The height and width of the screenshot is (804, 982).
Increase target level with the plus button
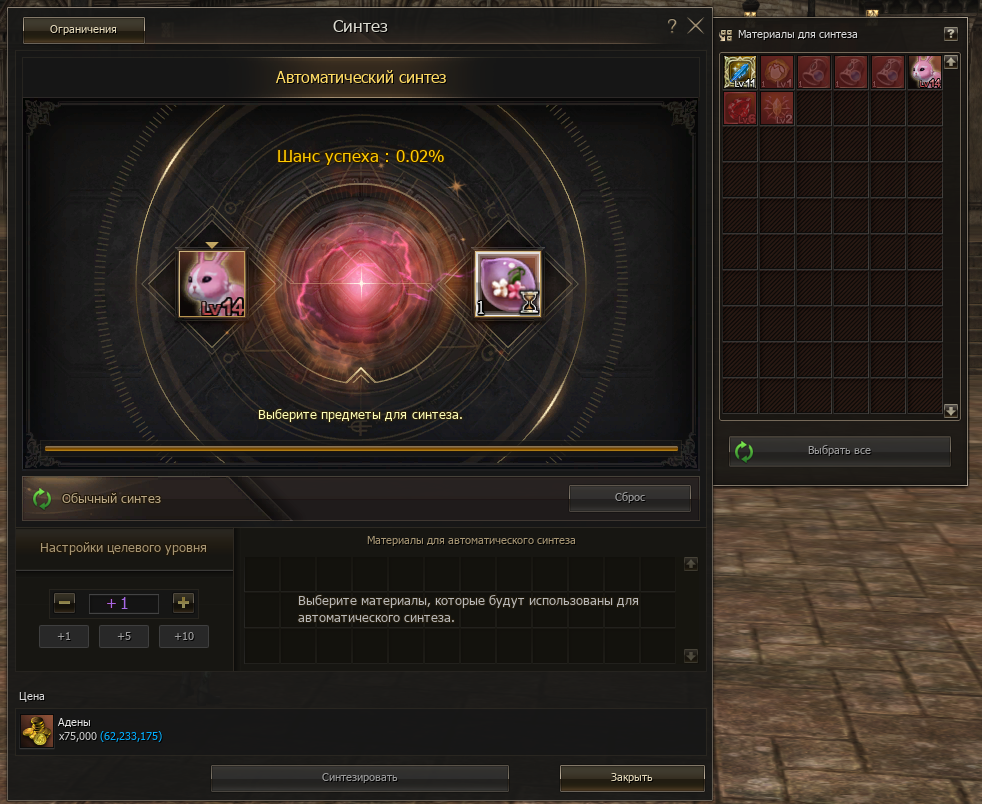click(x=183, y=603)
